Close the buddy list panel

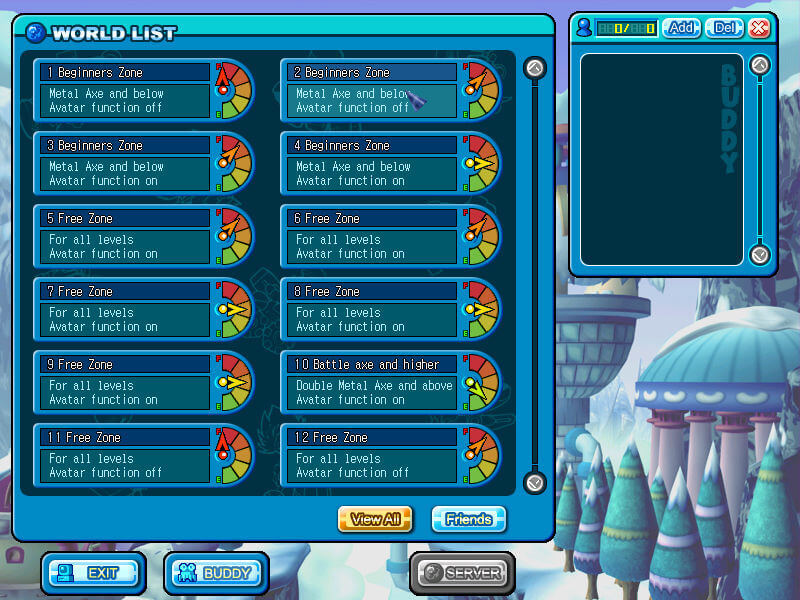pyautogui.click(x=759, y=28)
